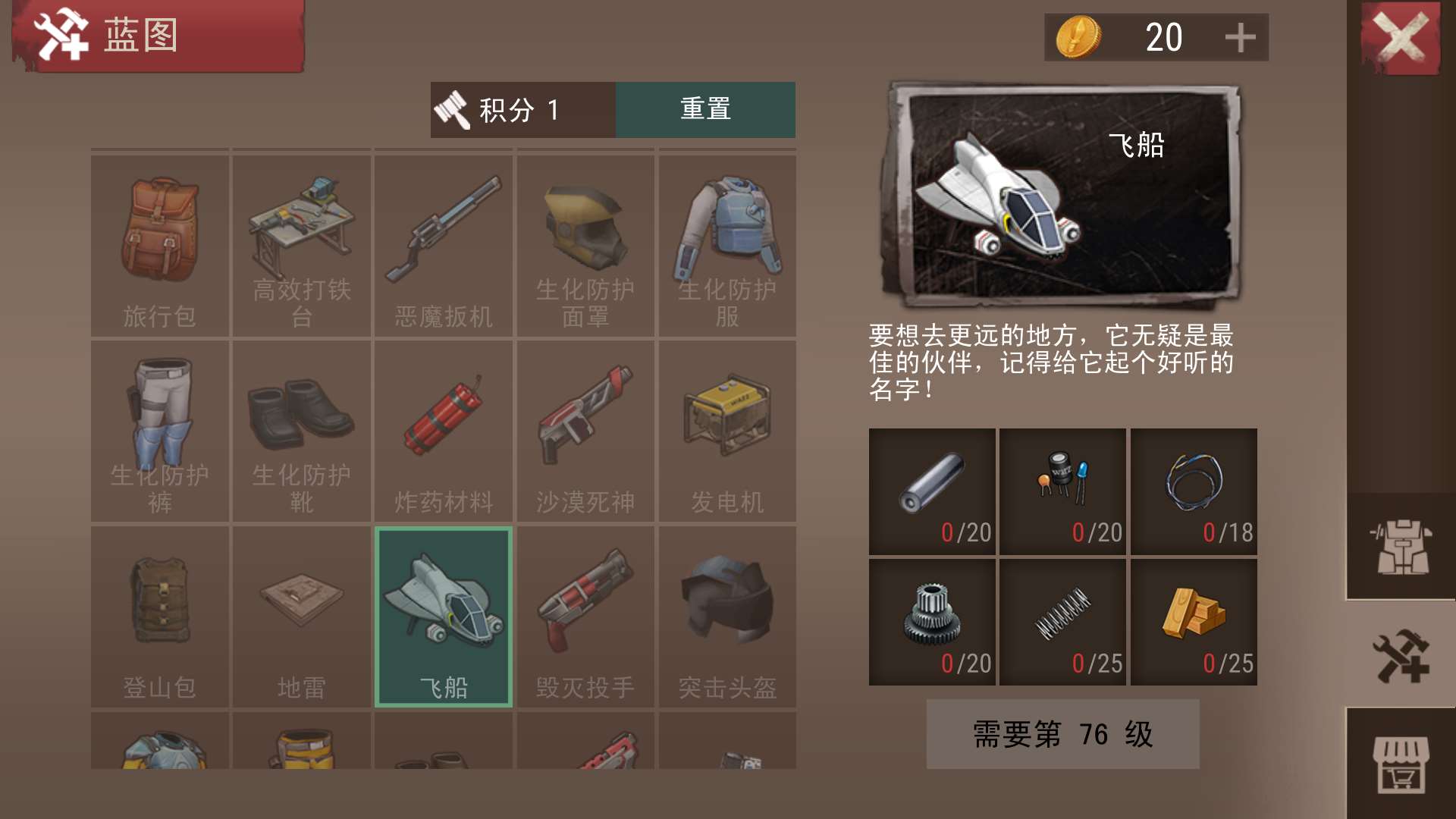Screen dimensions: 1456x819
Task: View the 沙漠死神 weapon blueprint
Action: coord(585,432)
